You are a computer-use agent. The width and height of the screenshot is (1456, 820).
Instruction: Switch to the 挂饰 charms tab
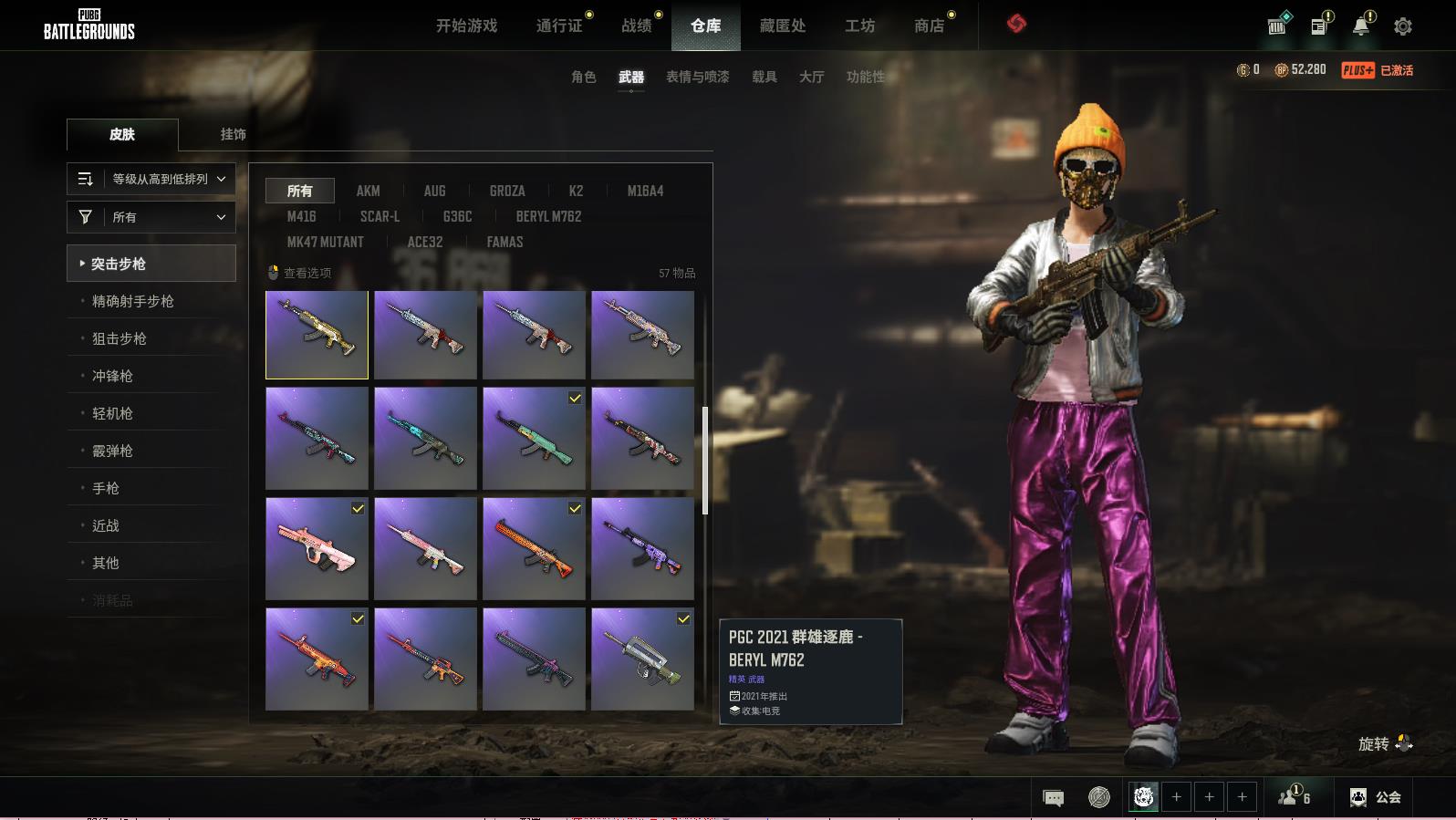tap(233, 134)
